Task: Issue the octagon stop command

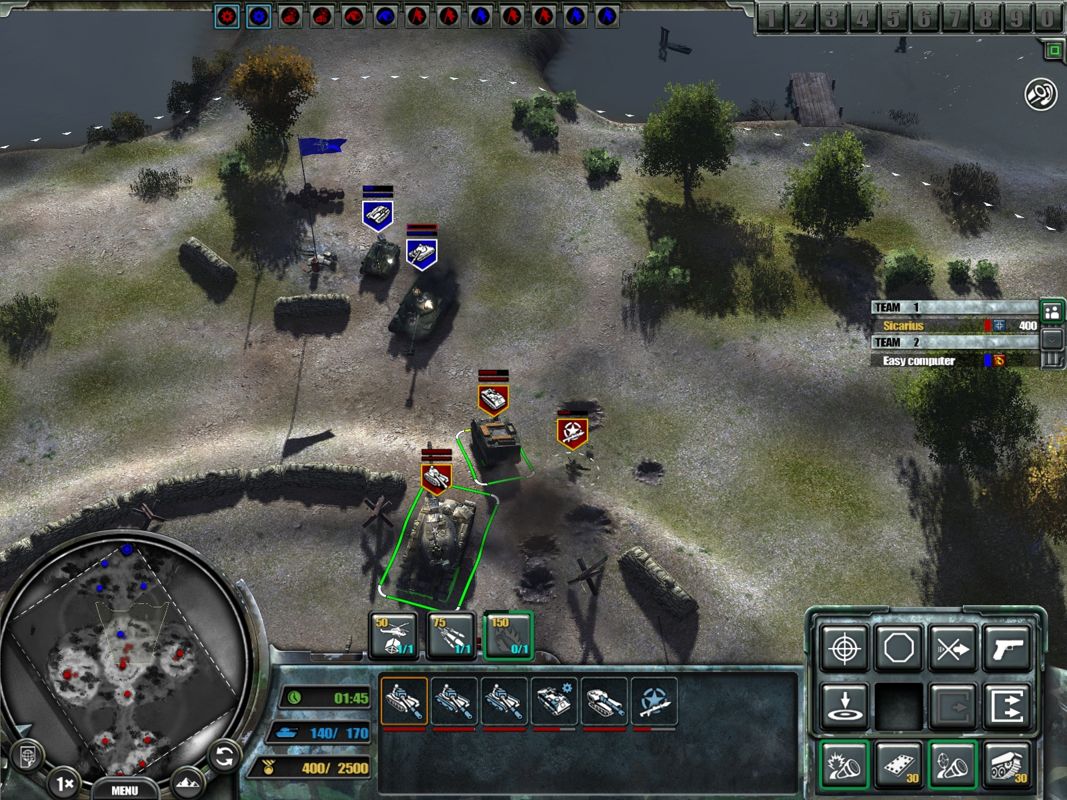Action: [x=898, y=649]
